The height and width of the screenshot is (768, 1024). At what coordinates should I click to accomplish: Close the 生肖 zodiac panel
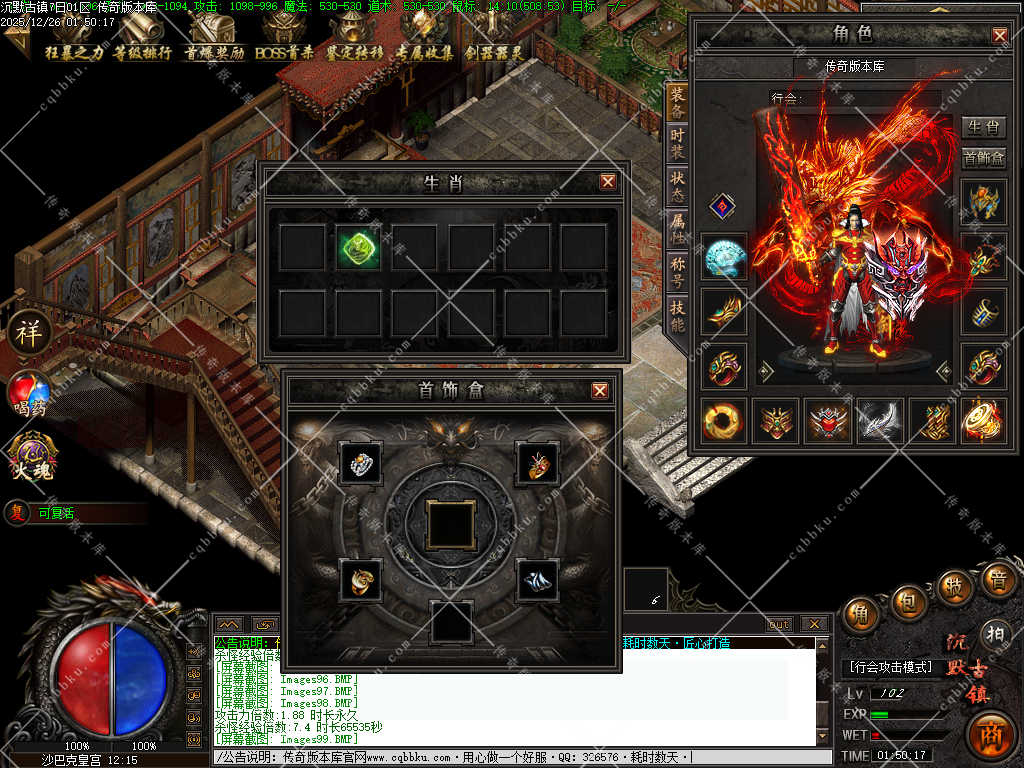click(607, 182)
